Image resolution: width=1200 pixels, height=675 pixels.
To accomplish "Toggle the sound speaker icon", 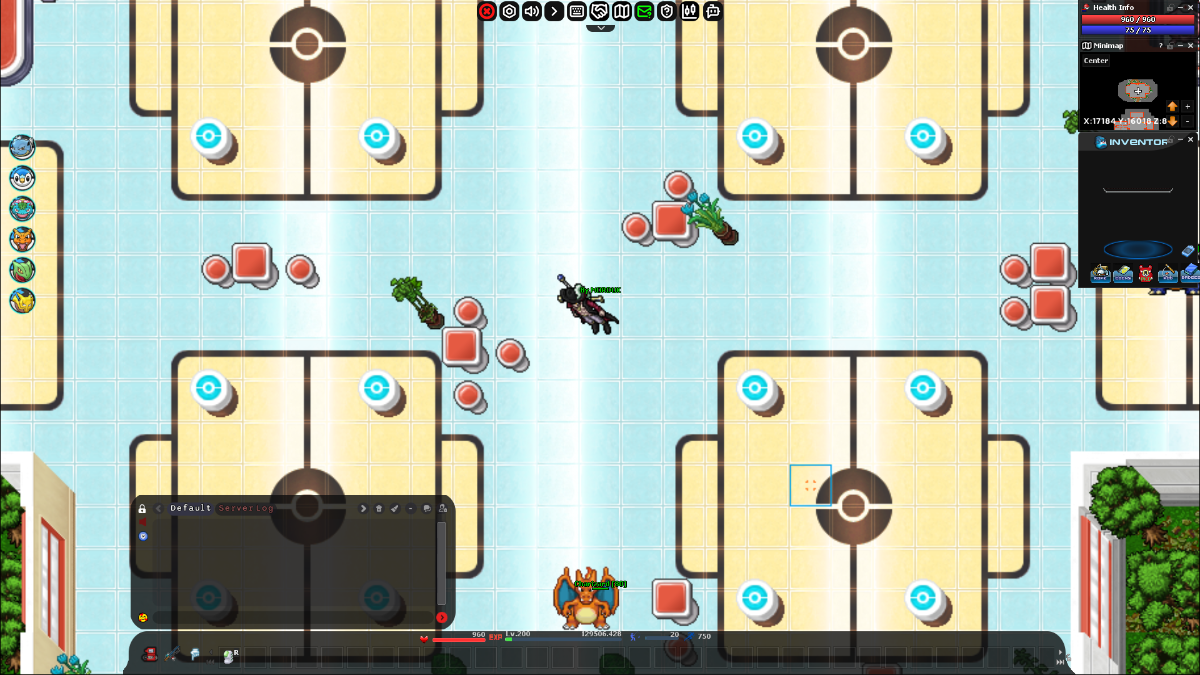I will point(532,11).
